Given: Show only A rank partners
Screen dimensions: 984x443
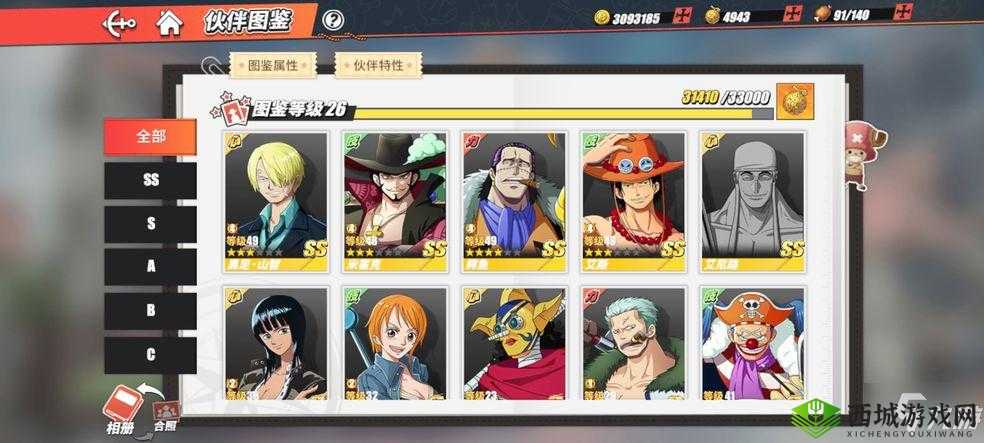Looking at the screenshot, I should pyautogui.click(x=151, y=267).
